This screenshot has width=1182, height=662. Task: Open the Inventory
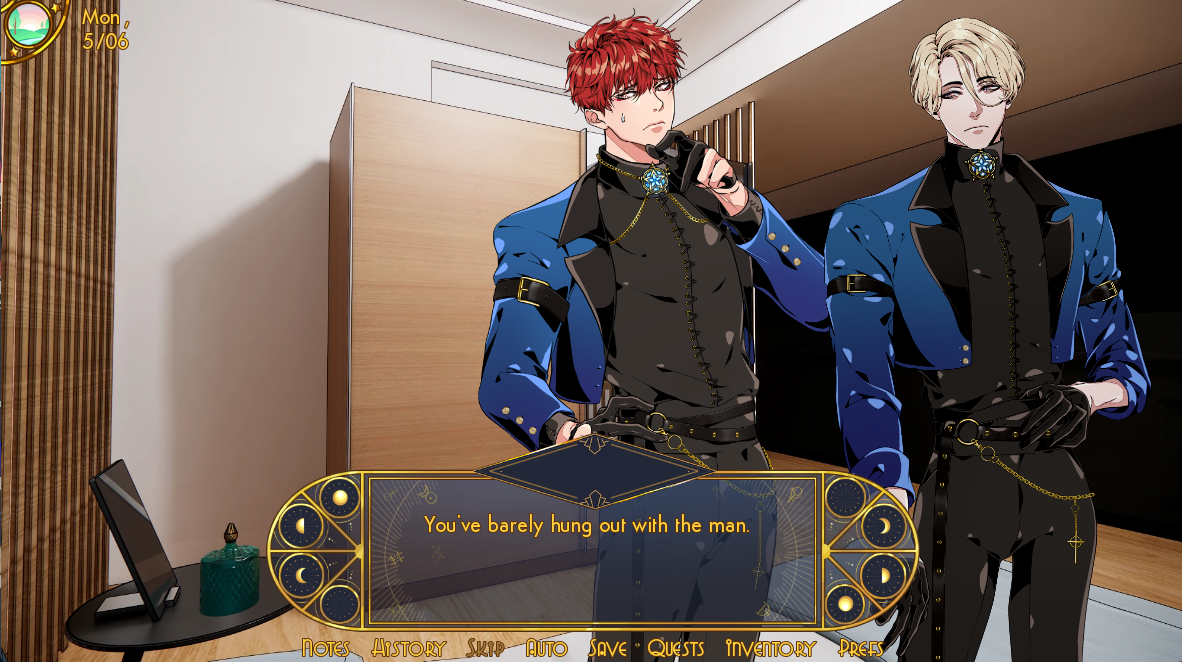tap(770, 648)
